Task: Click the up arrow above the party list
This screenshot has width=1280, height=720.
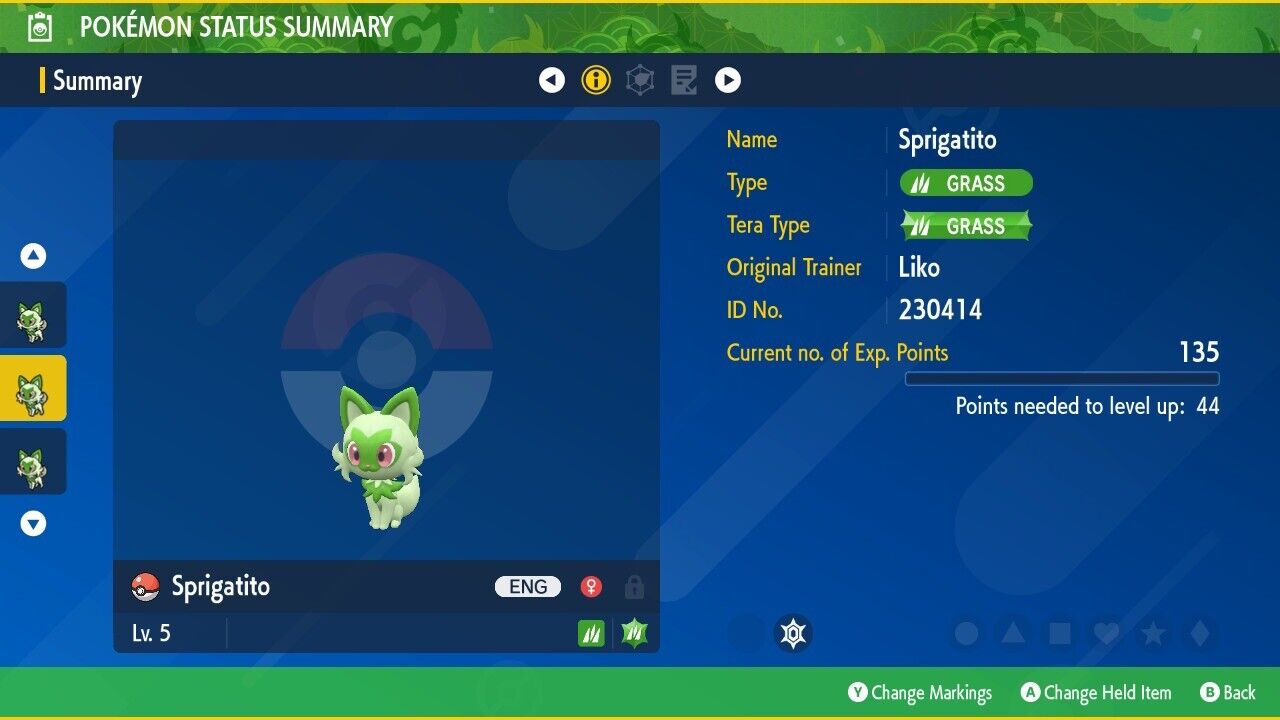Action: [33, 256]
